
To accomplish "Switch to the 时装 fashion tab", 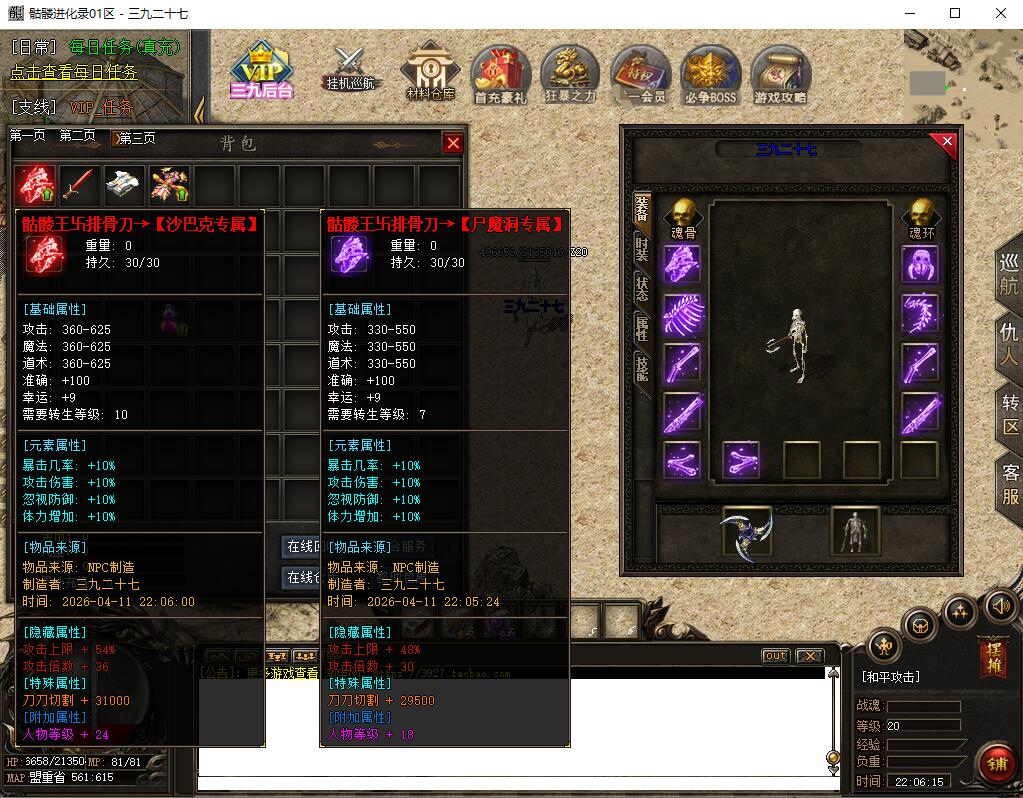I will pyautogui.click(x=642, y=248).
